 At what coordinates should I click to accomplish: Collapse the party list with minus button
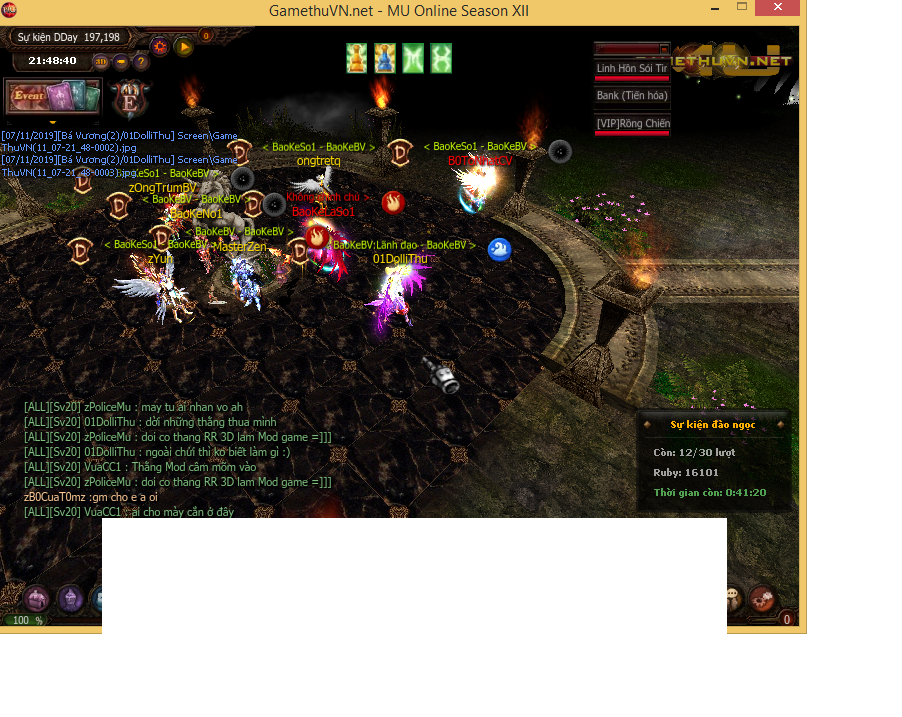tap(665, 47)
